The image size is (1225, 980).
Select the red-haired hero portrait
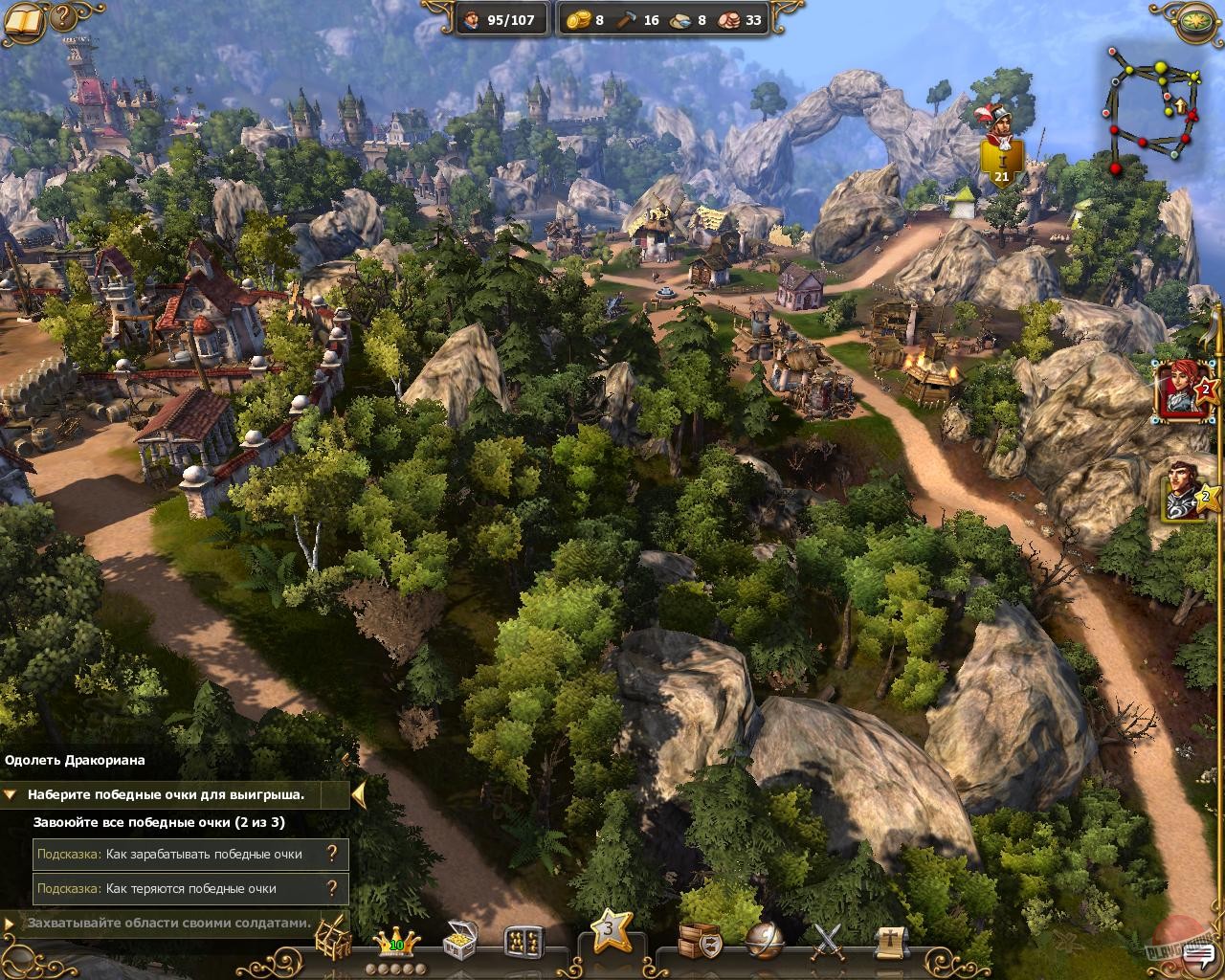(1183, 392)
